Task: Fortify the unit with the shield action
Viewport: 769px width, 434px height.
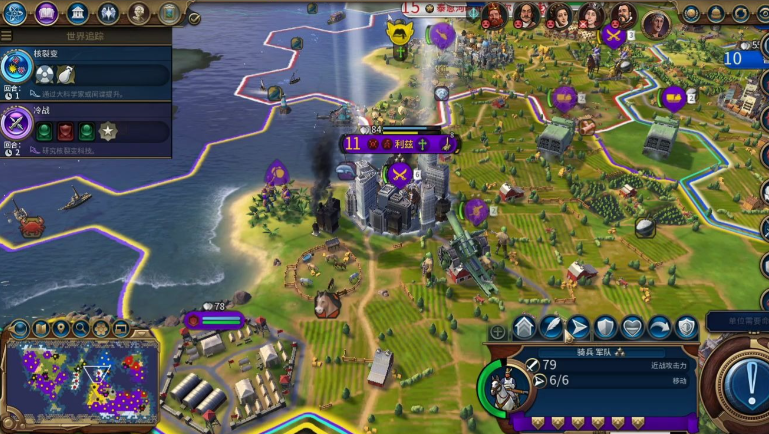Action: pos(605,327)
